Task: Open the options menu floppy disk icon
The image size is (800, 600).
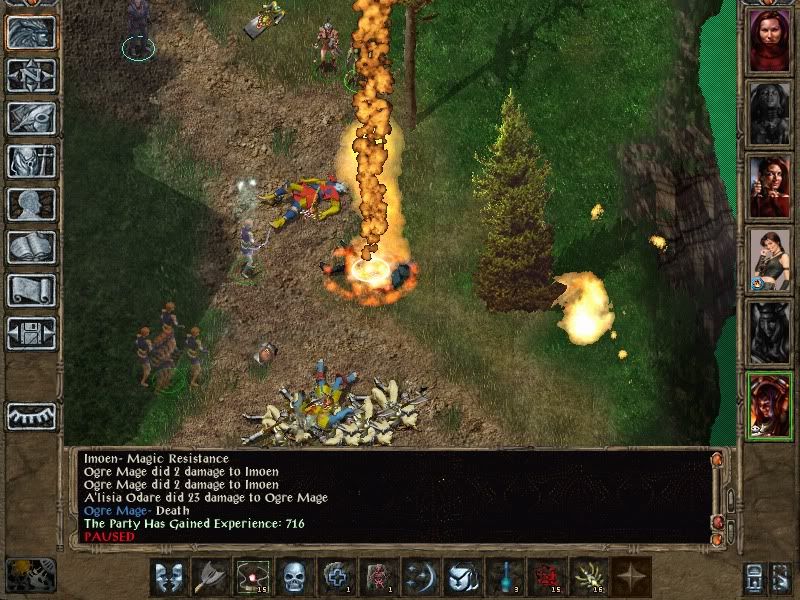Action: coord(31,333)
